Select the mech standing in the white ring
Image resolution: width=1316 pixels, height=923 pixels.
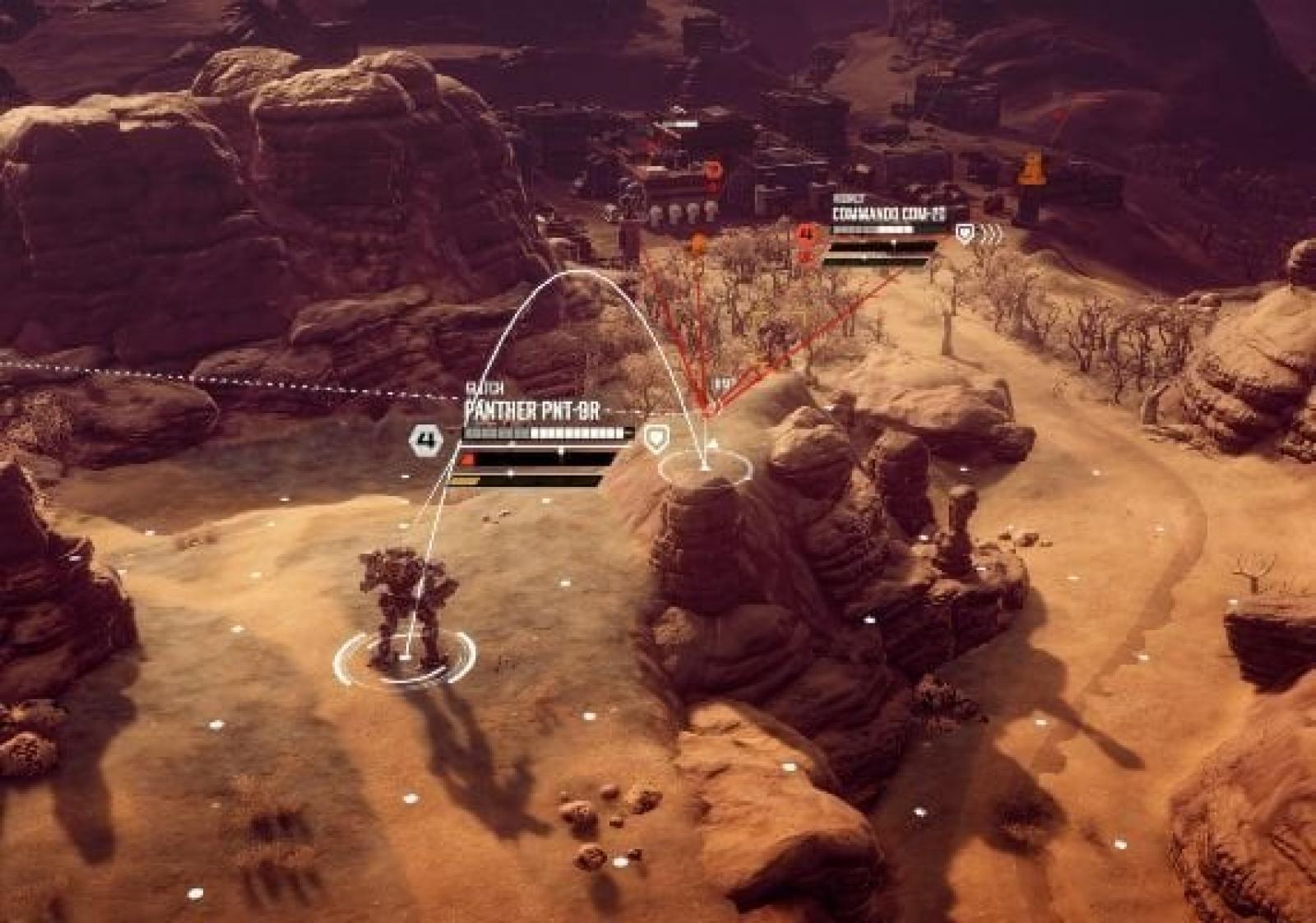coord(405,609)
